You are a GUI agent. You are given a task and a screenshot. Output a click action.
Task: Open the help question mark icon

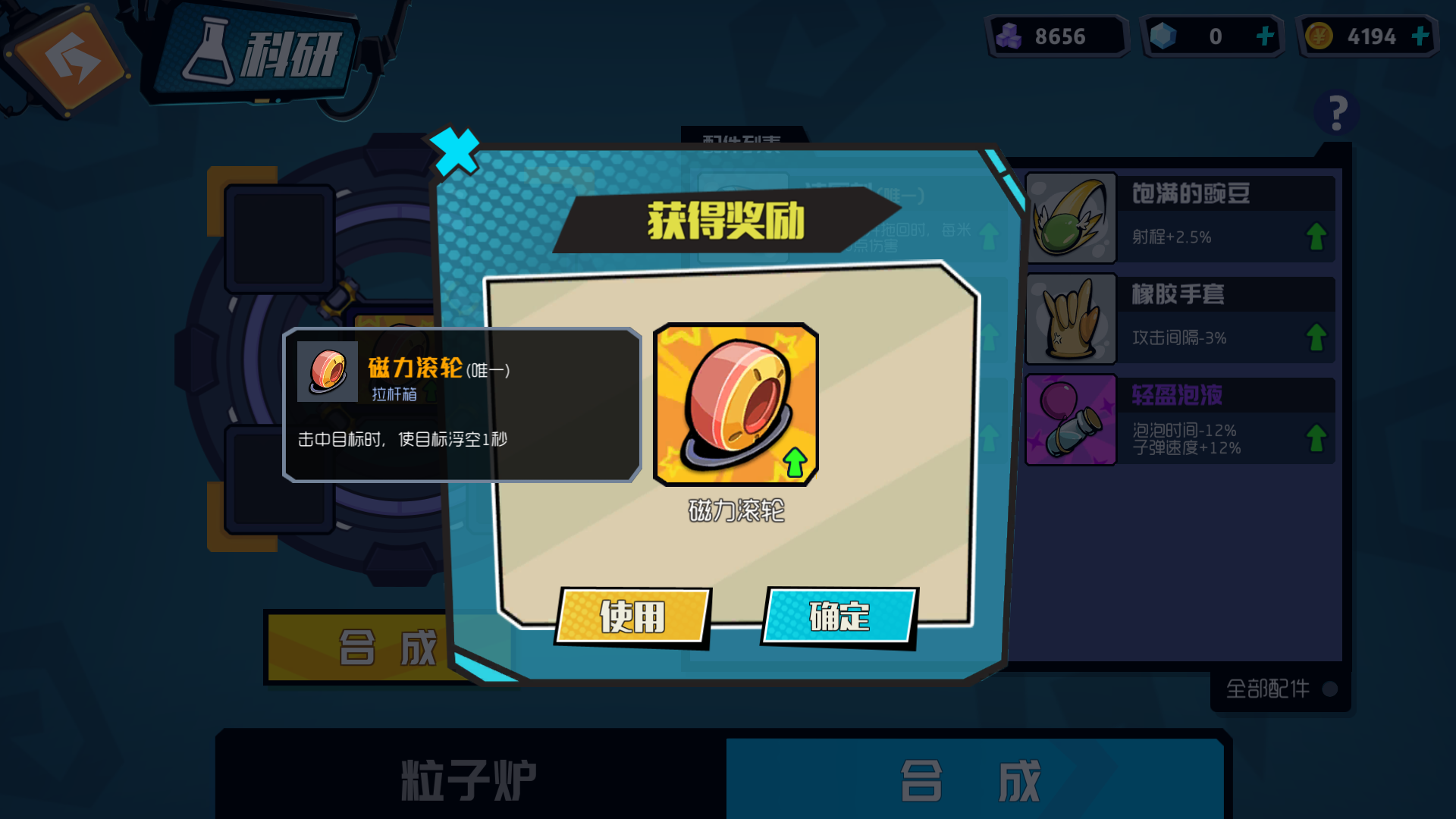pyautogui.click(x=1335, y=112)
